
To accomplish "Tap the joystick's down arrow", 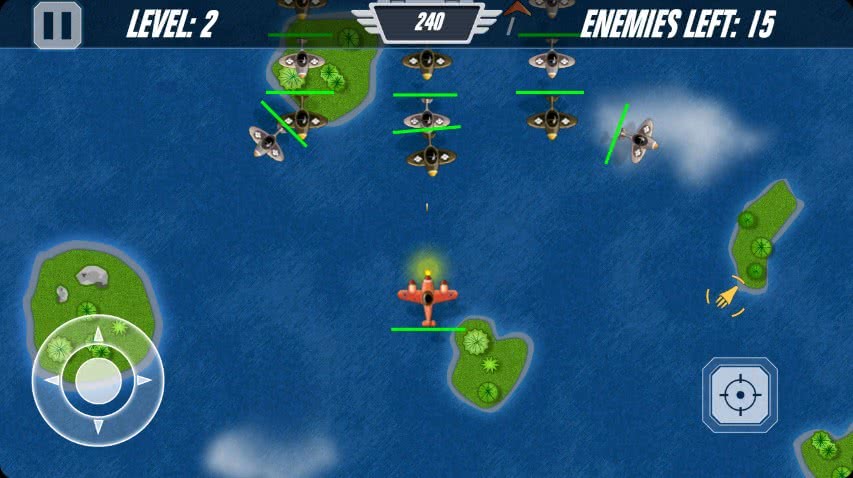I will (x=98, y=427).
